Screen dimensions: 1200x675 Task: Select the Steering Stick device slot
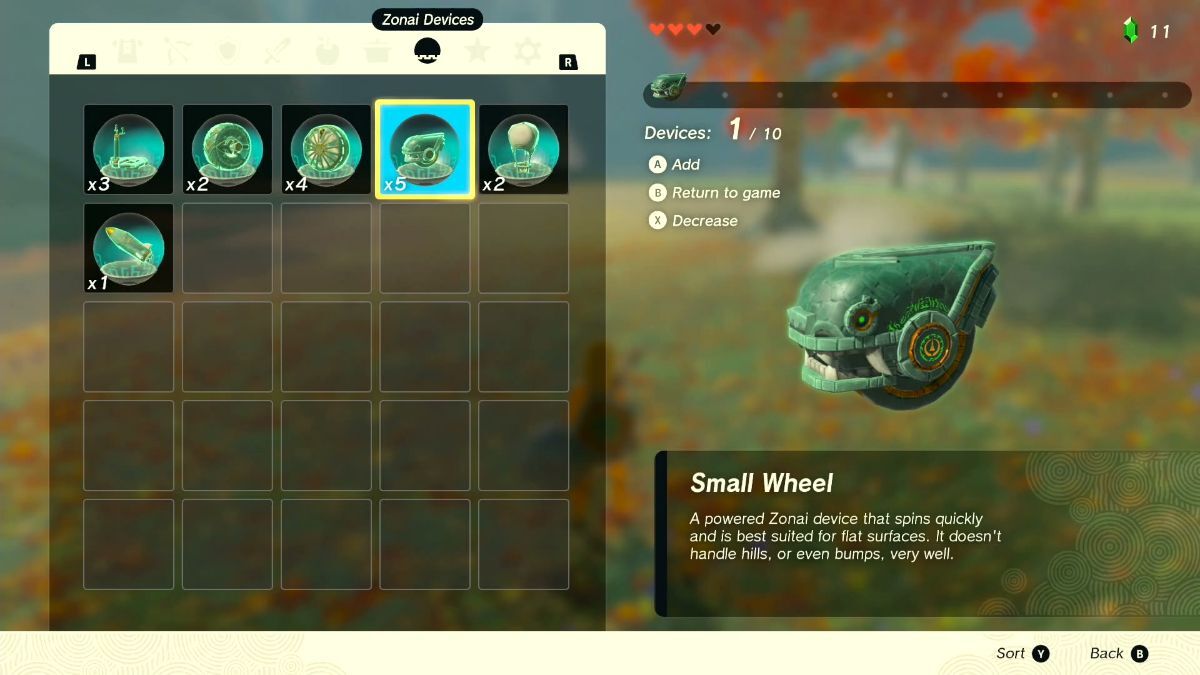coord(128,150)
